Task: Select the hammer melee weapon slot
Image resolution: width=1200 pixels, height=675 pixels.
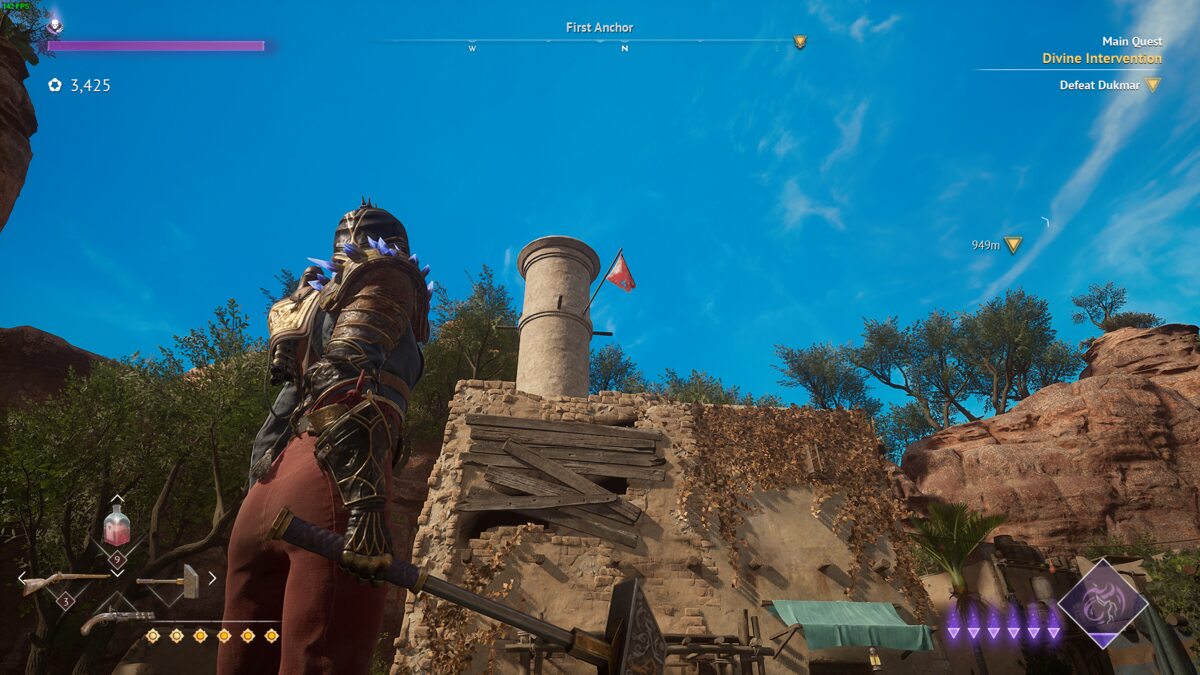Action: click(170, 580)
